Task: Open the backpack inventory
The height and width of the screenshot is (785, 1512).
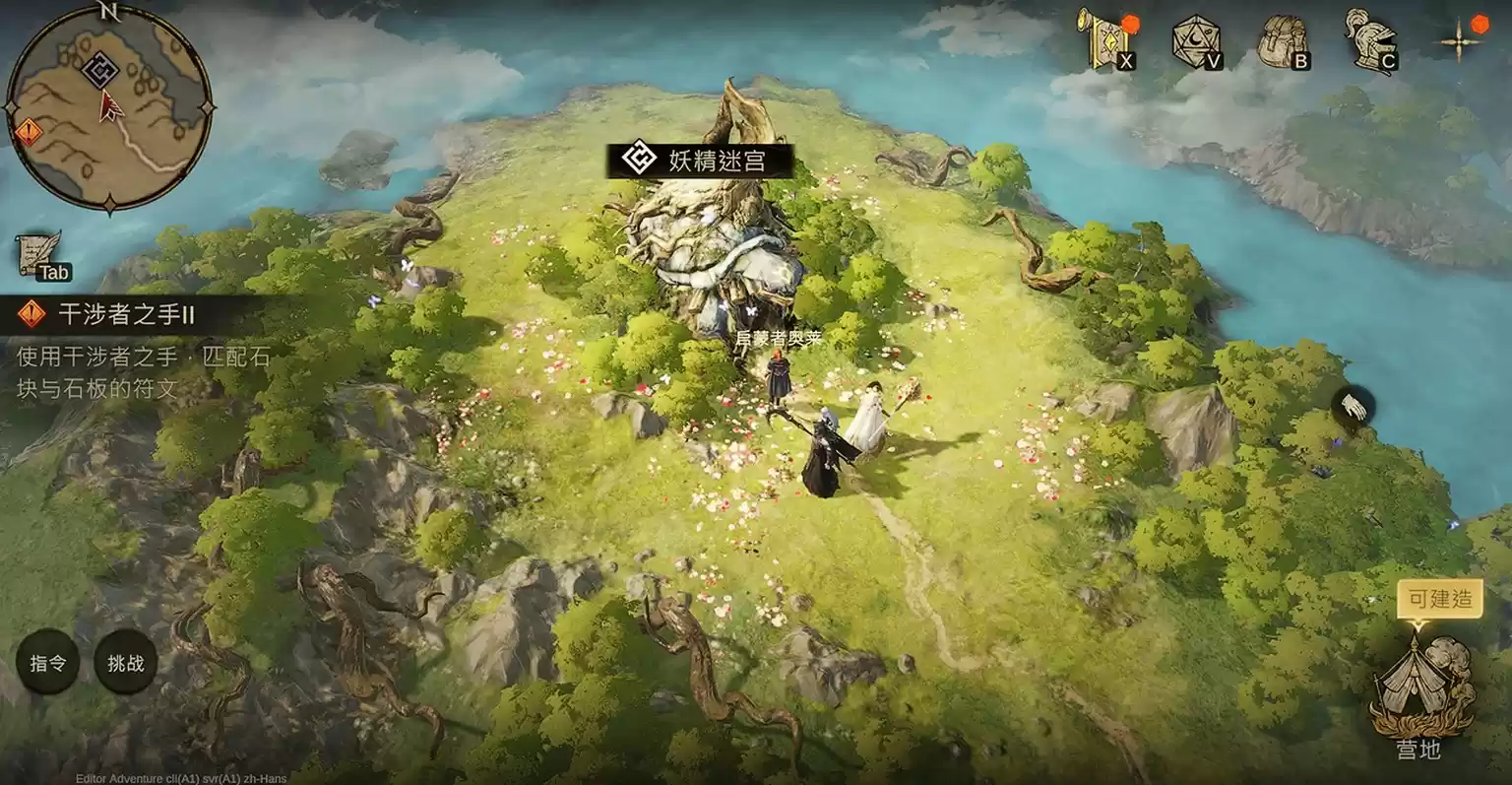Action: 1283,41
